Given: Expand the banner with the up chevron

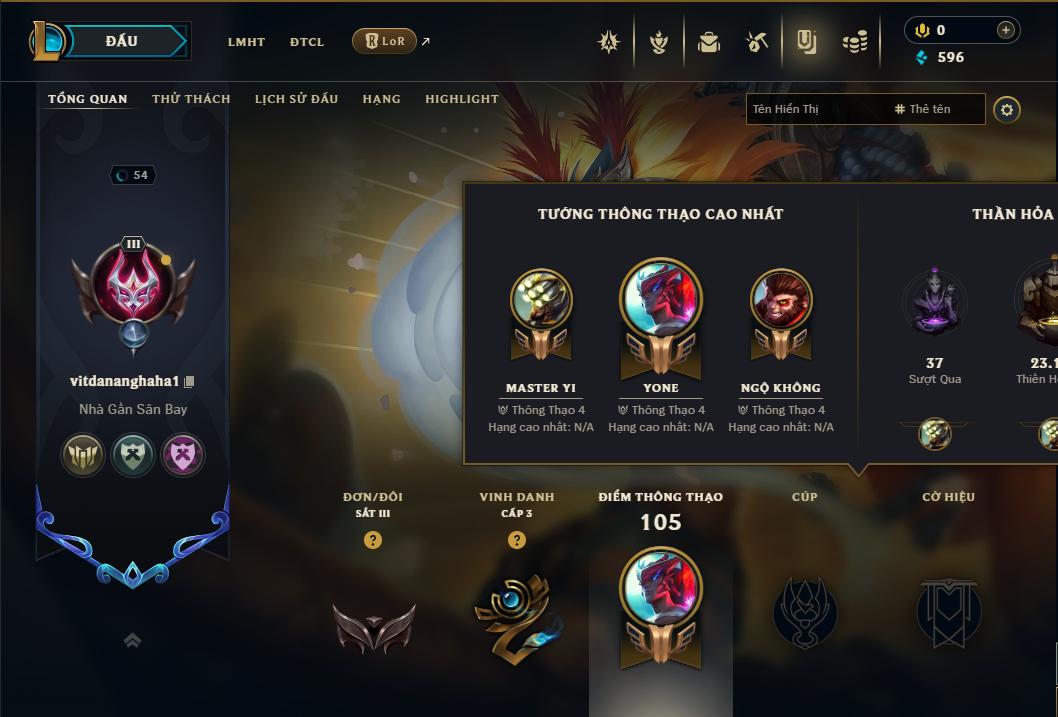Looking at the screenshot, I should click(x=132, y=640).
